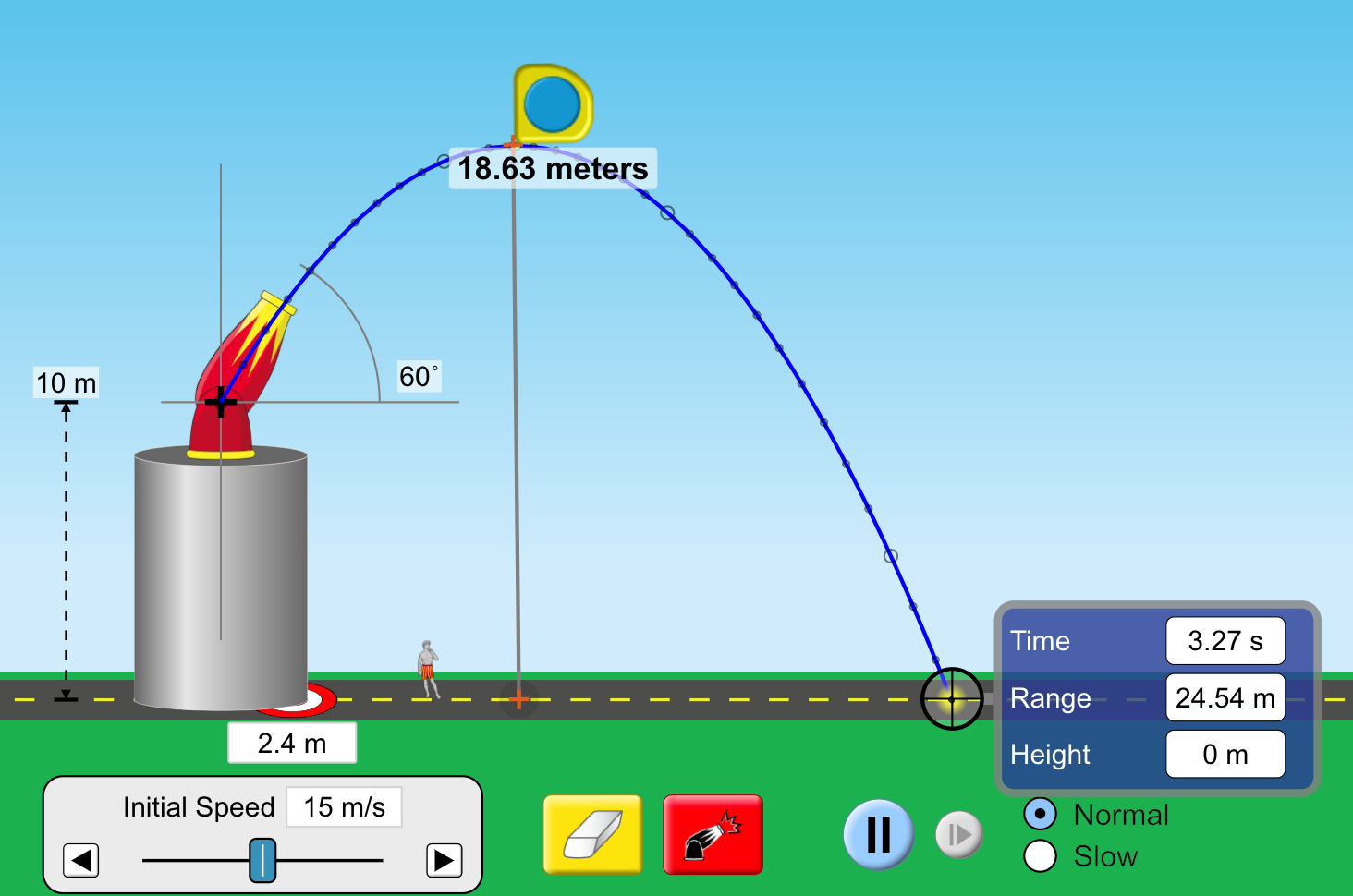The height and width of the screenshot is (896, 1353).
Task: Click the measuring tape body at trajectory peak
Action: coord(551,104)
